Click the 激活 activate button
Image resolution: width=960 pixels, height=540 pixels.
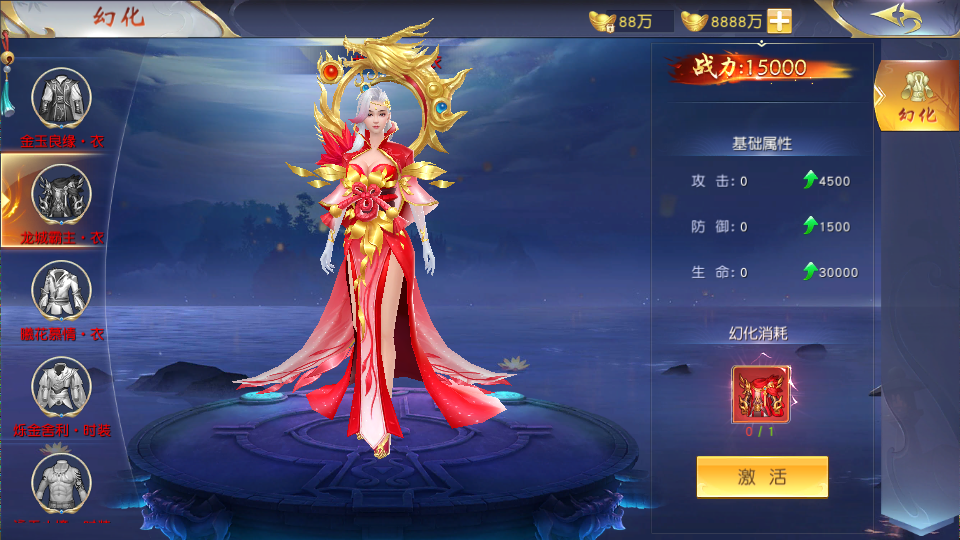click(x=762, y=477)
